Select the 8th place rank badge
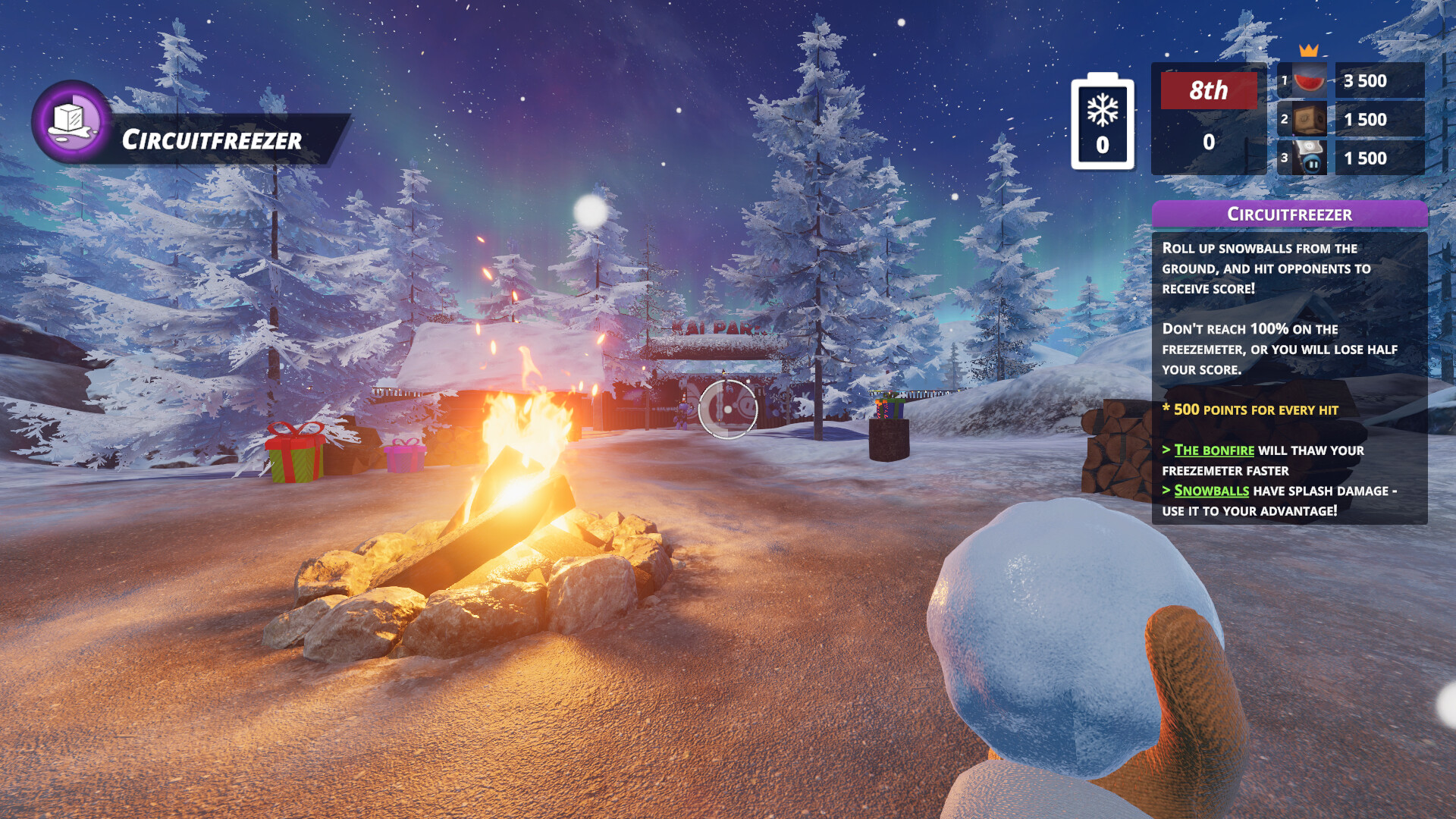Screen dimensions: 1456x819 click(x=1207, y=91)
